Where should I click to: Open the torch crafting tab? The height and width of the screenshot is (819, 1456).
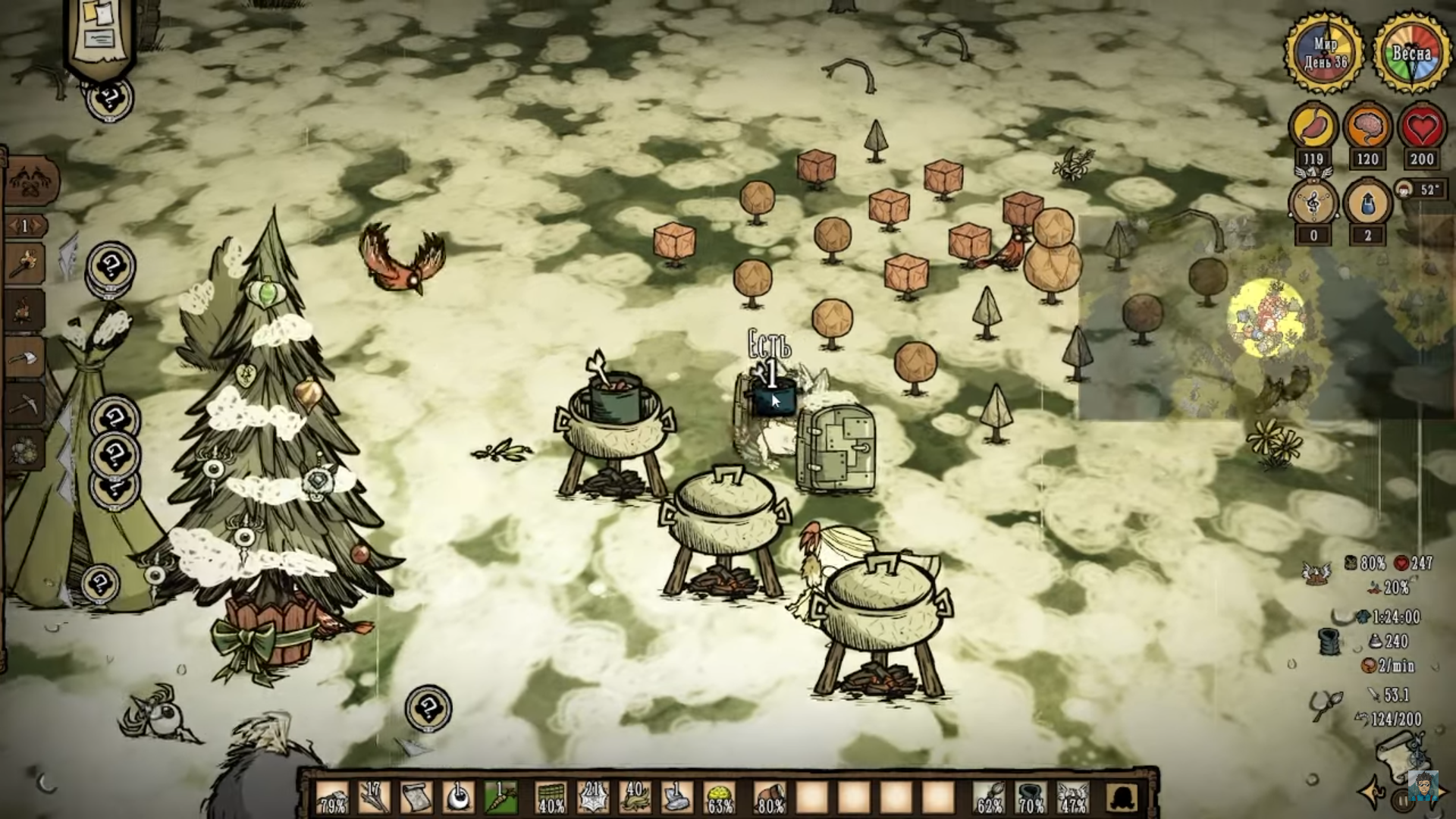[x=24, y=263]
